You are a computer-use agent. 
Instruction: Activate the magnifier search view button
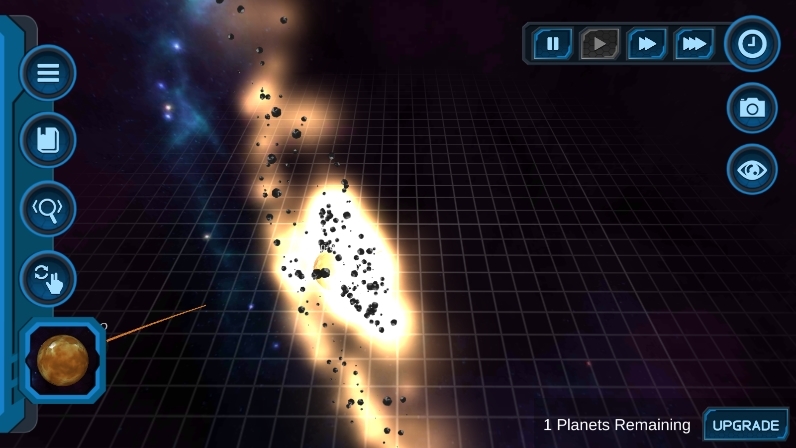tap(48, 208)
